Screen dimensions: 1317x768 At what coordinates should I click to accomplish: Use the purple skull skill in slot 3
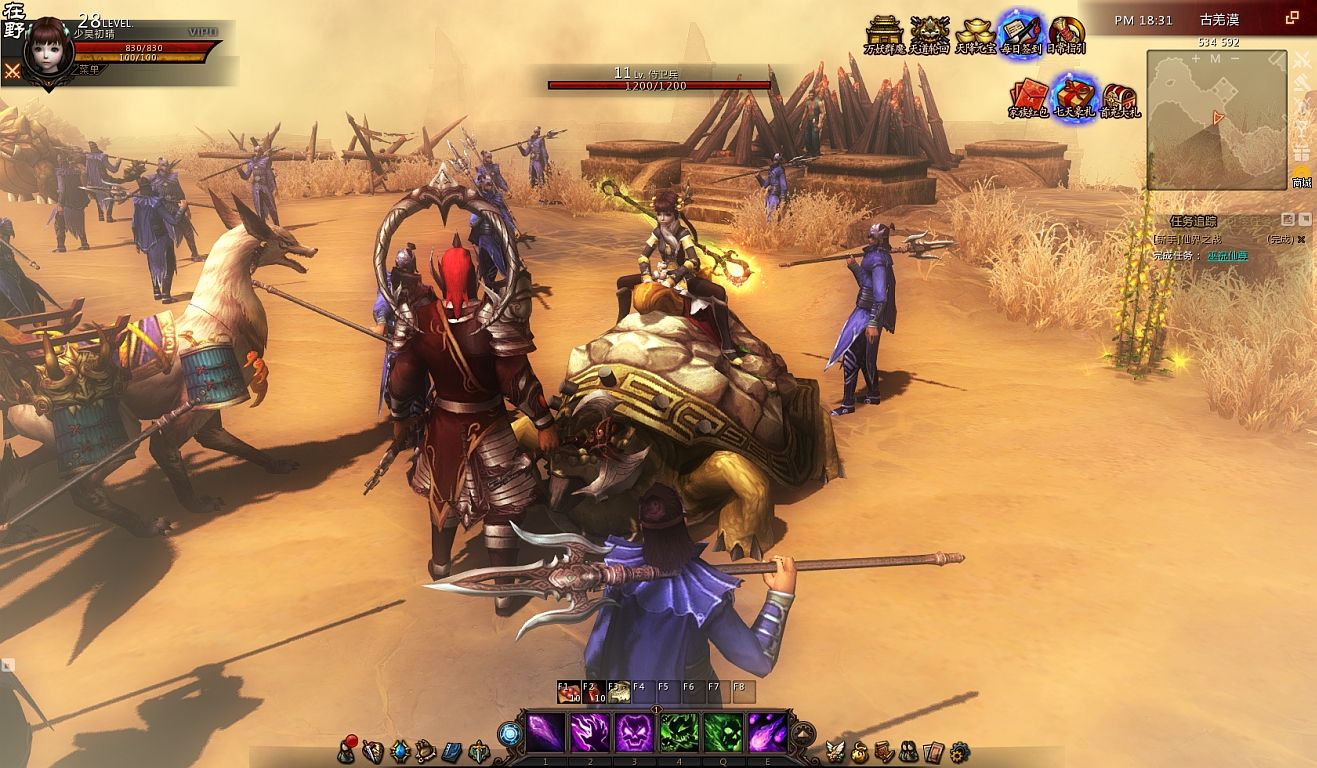point(634,733)
